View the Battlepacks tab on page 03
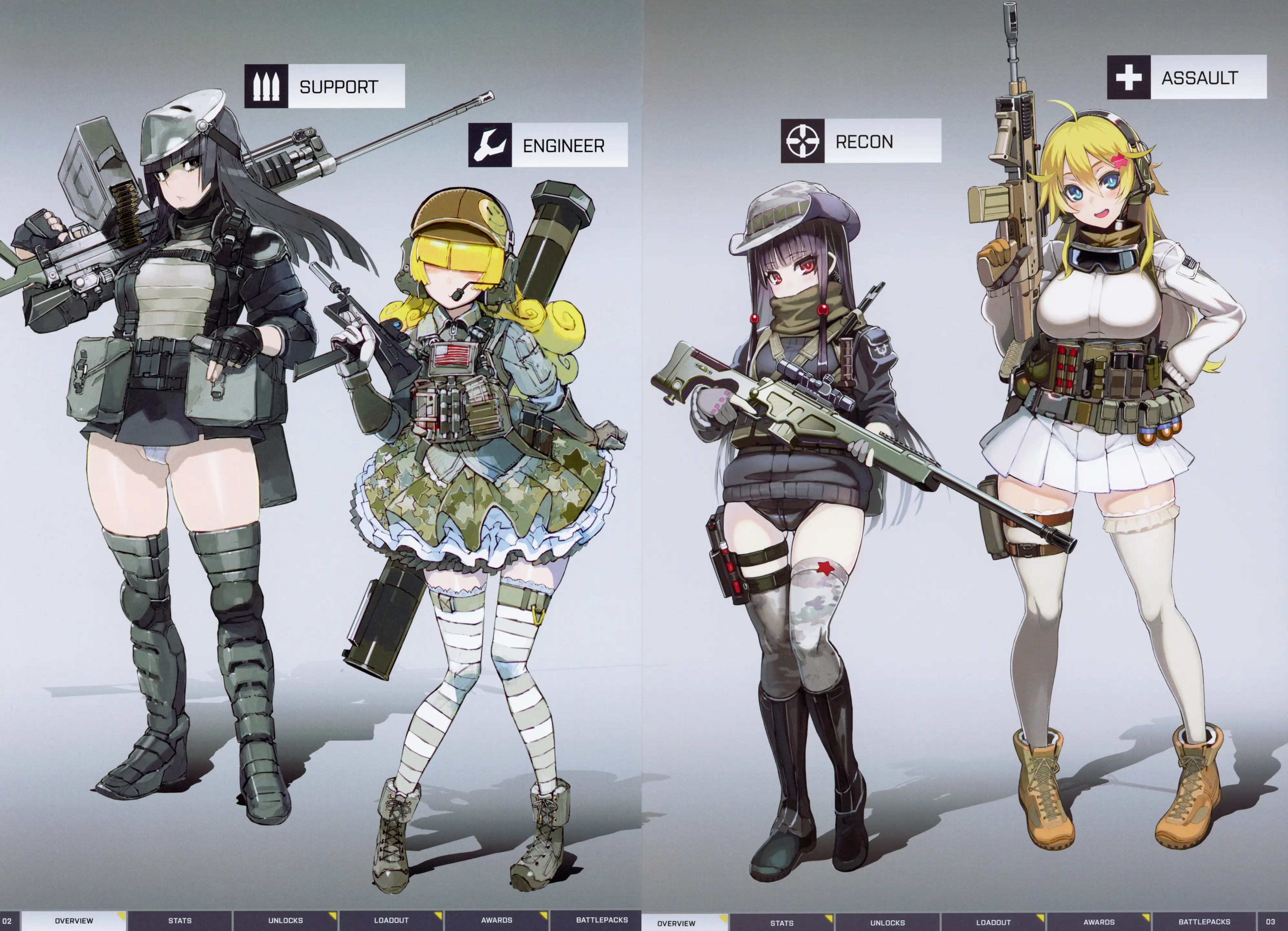This screenshot has height=931, width=1288. coord(1204,923)
